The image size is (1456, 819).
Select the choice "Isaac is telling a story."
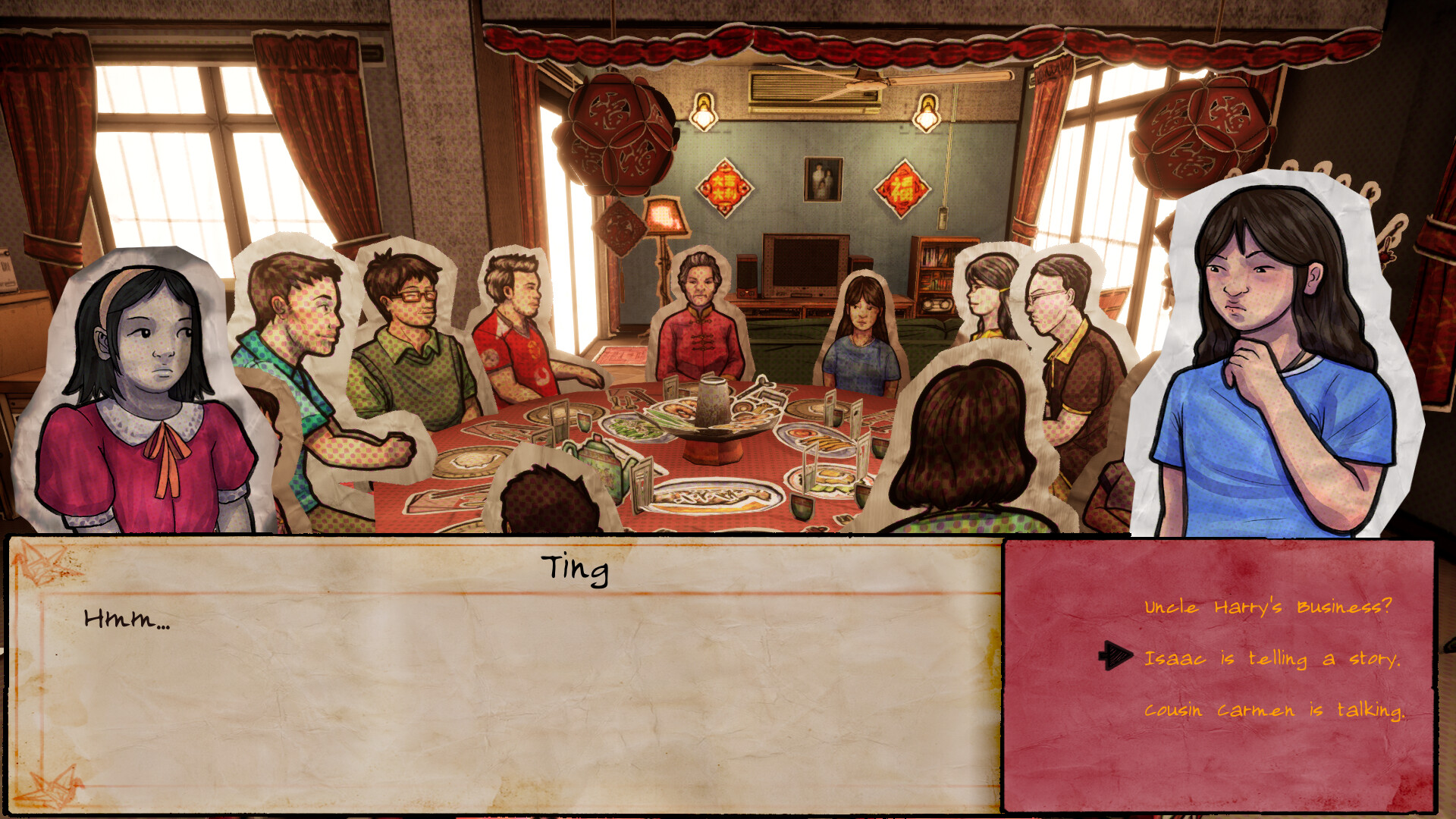click(x=1274, y=660)
